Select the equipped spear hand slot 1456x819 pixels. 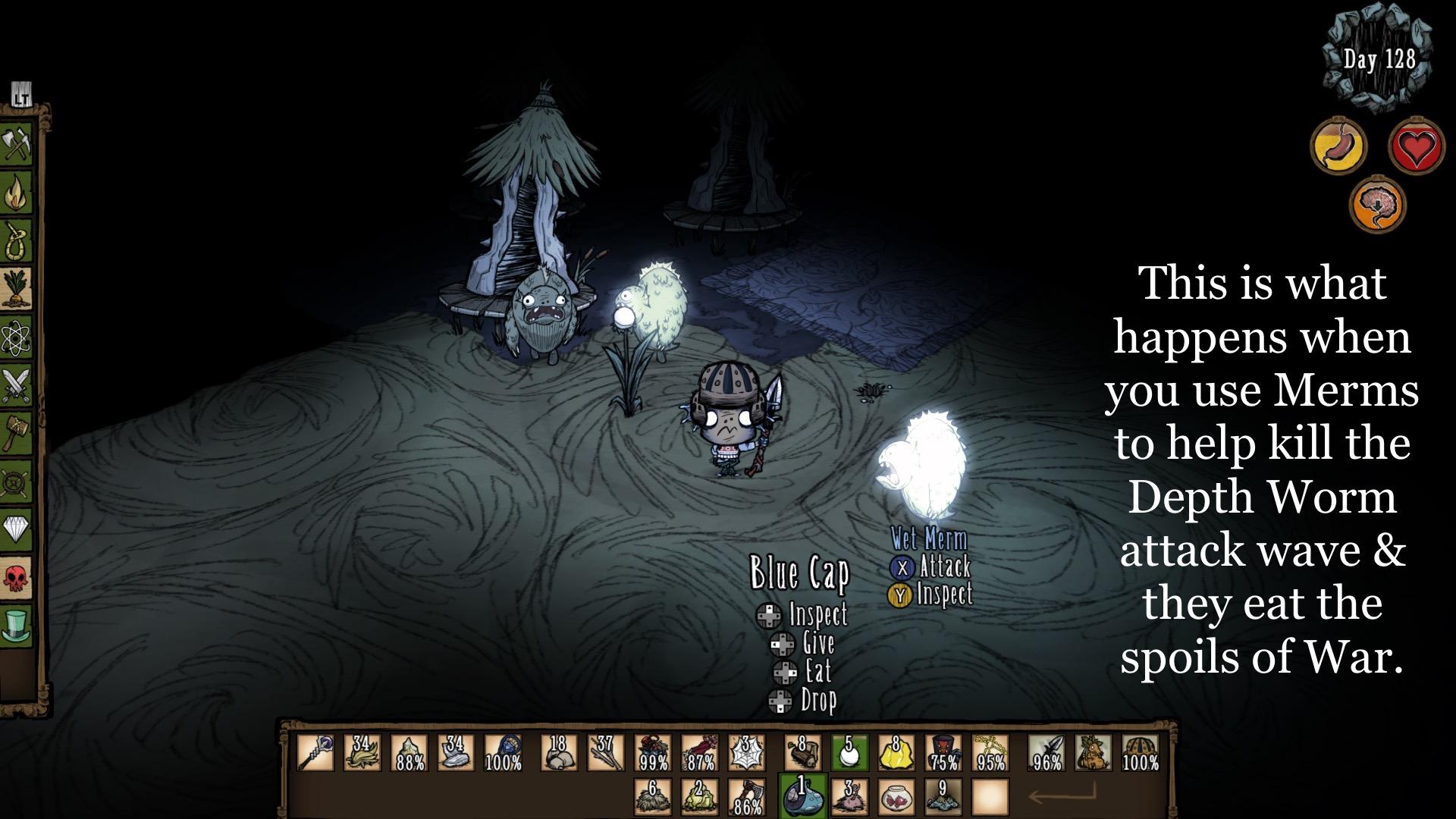click(x=1046, y=752)
